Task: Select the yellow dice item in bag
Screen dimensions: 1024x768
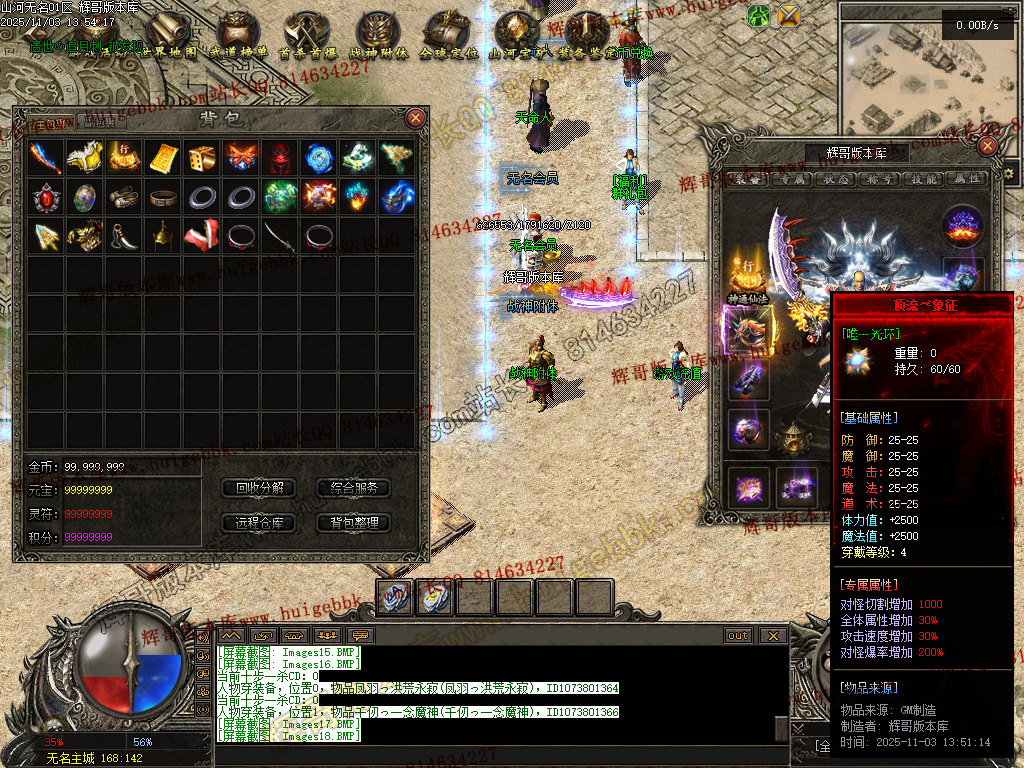Action: pyautogui.click(x=201, y=157)
